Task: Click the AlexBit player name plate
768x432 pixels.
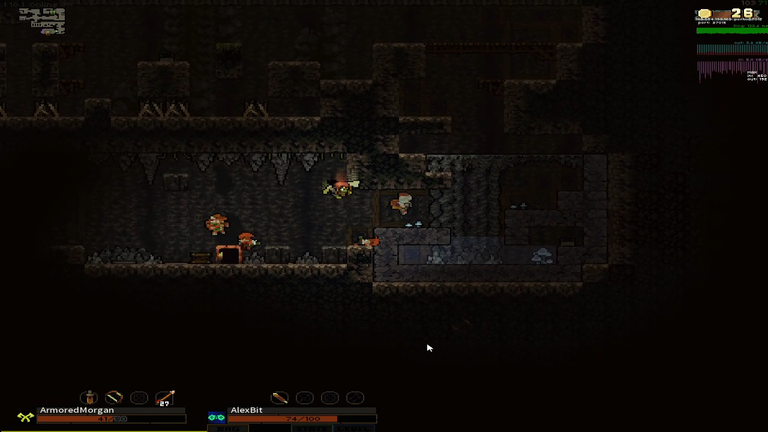Action: 247,410
